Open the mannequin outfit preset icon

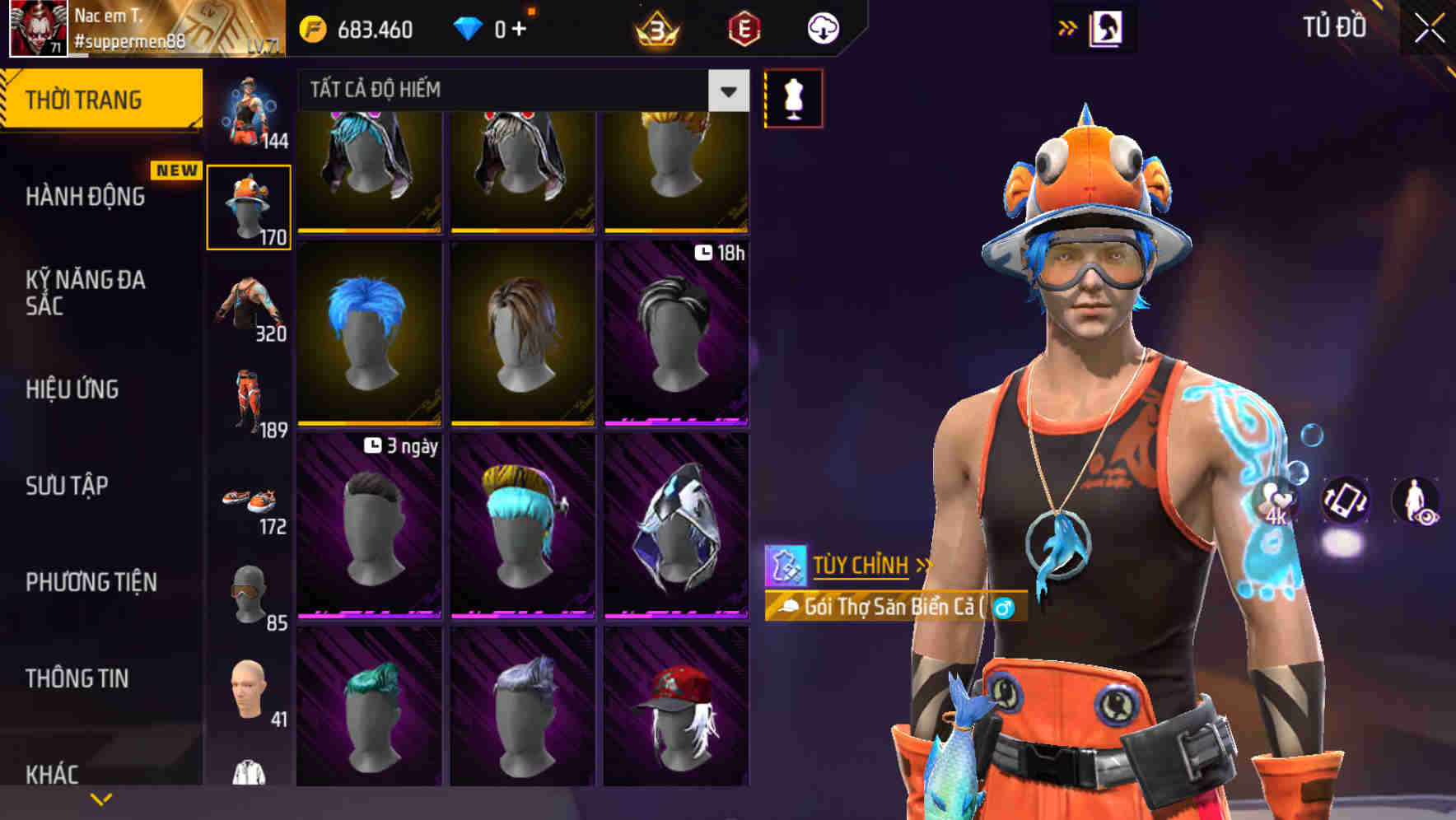(x=793, y=98)
